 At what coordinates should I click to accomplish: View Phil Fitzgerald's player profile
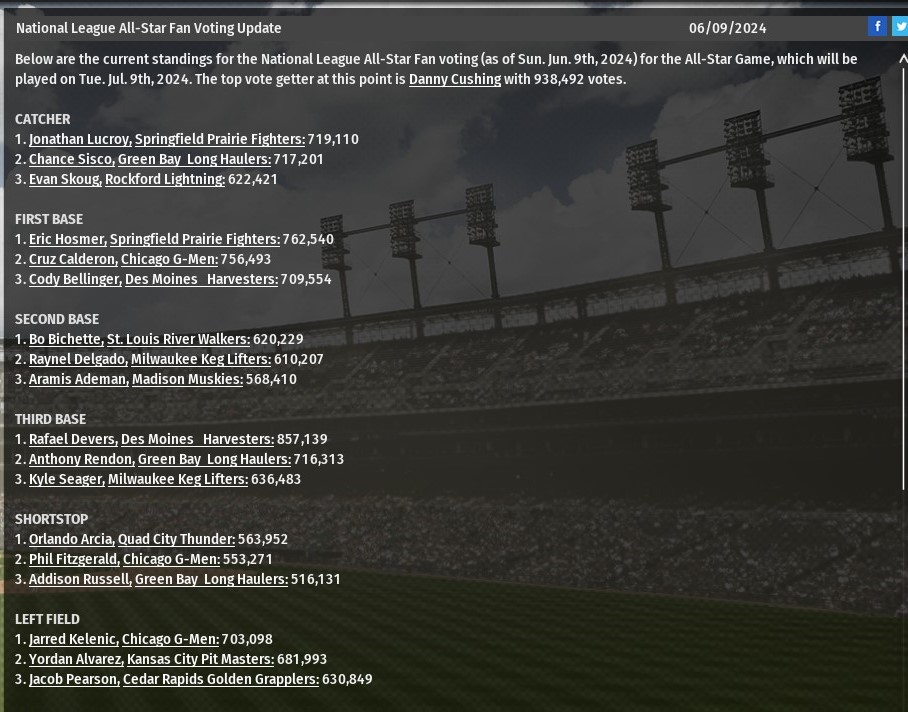[x=73, y=559]
